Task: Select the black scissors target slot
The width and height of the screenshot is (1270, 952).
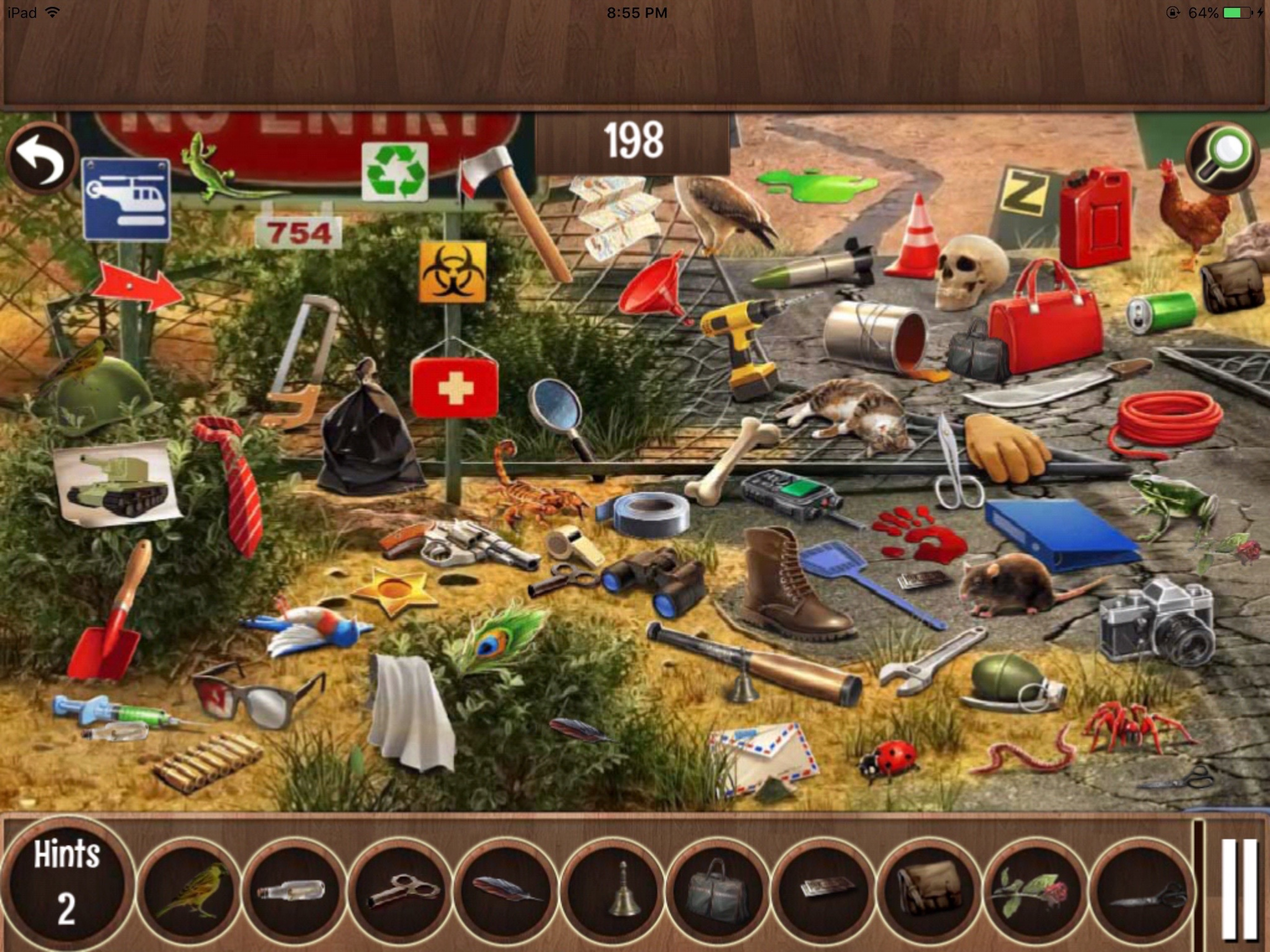Action: coord(1141,891)
